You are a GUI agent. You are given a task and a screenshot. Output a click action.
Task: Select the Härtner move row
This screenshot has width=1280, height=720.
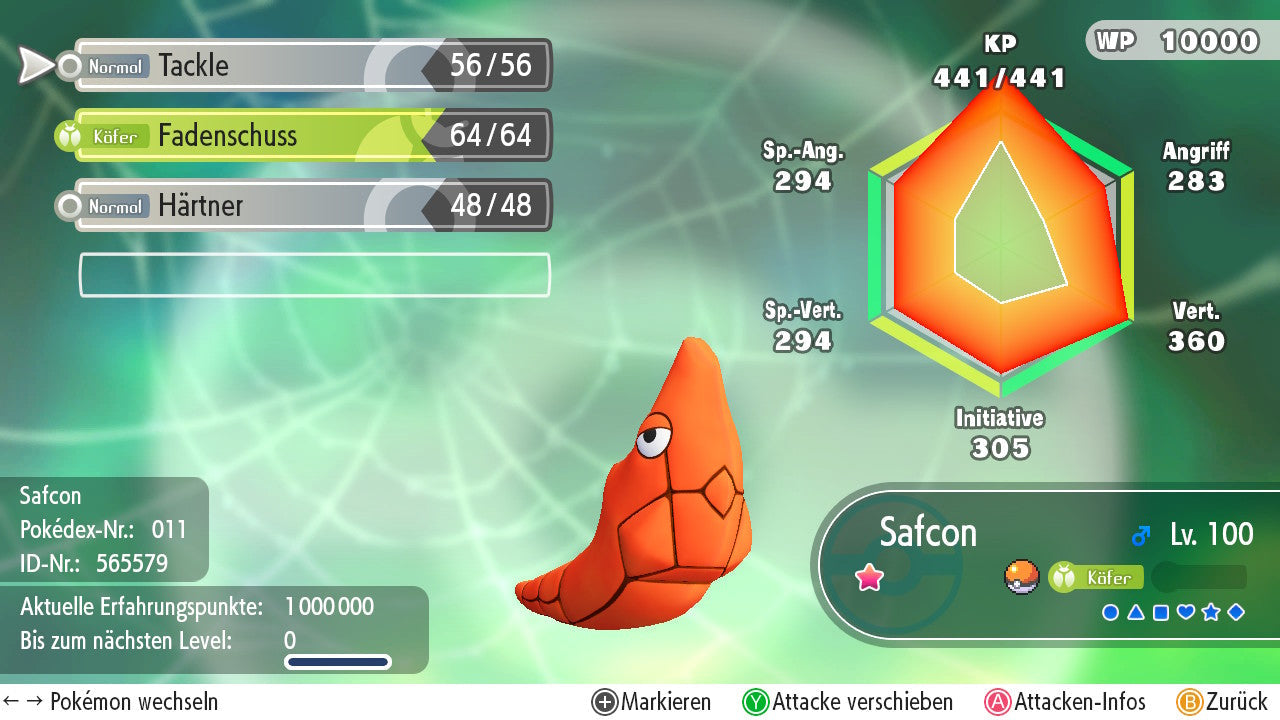click(x=312, y=206)
